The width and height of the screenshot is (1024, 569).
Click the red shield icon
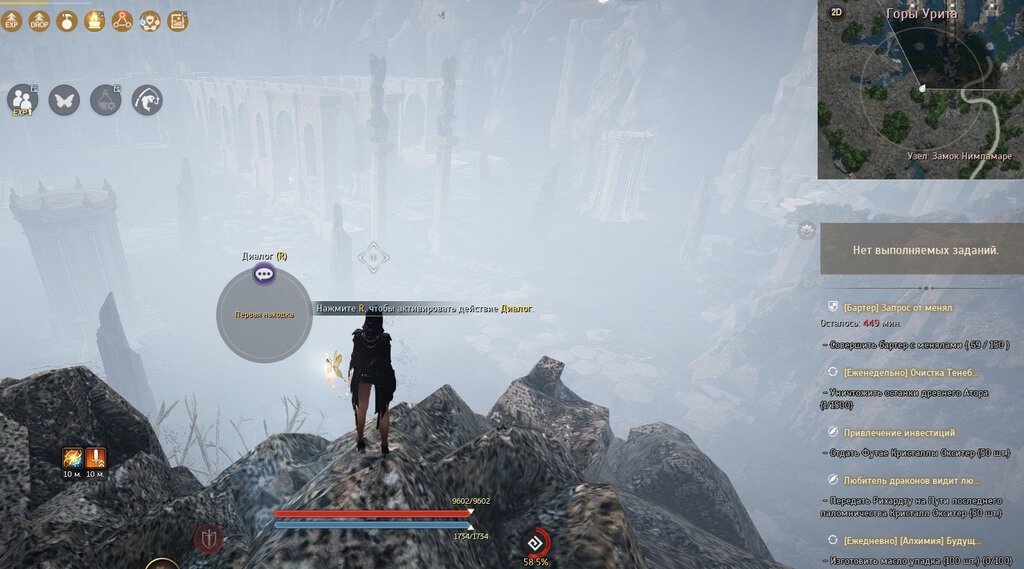[x=209, y=539]
